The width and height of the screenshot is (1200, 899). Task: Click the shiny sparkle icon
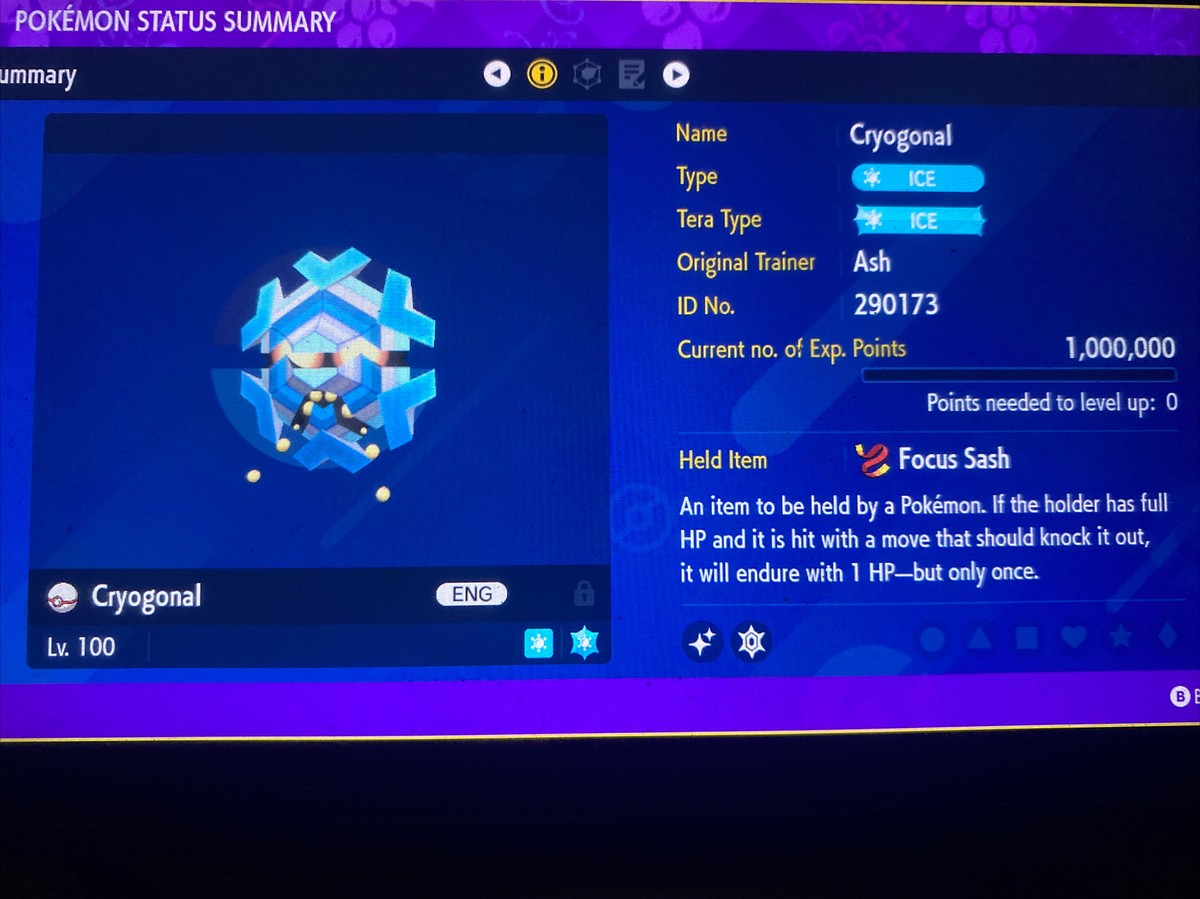click(x=702, y=642)
